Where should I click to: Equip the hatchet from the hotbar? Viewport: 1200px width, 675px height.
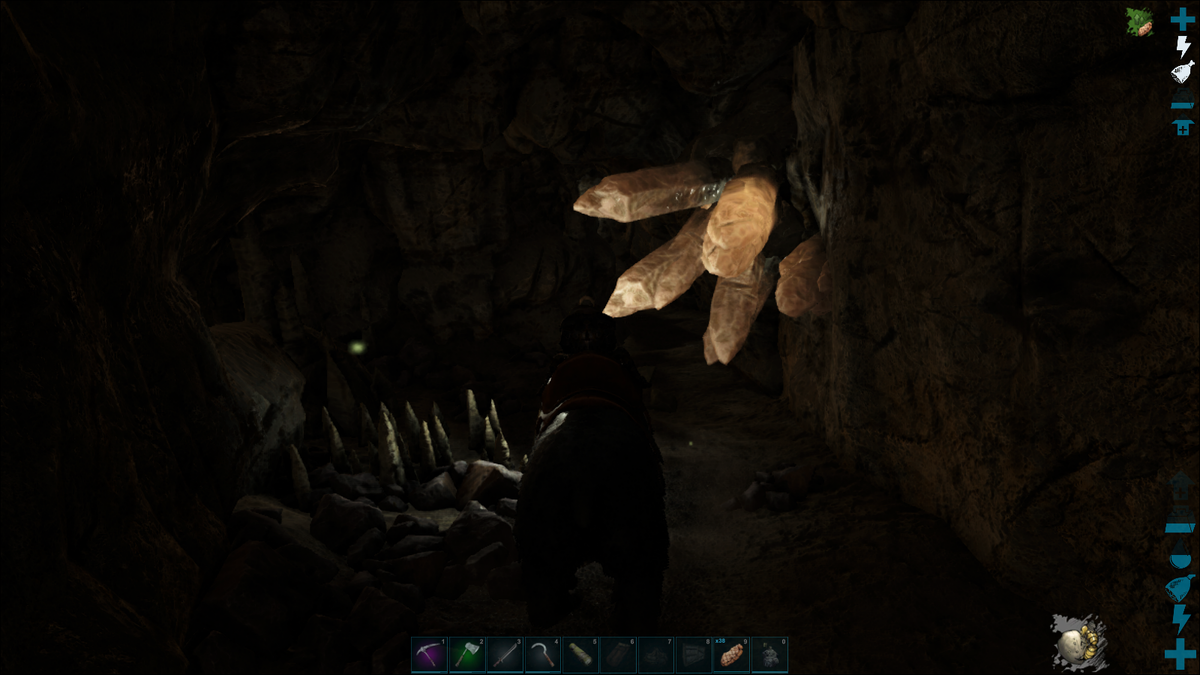point(467,655)
